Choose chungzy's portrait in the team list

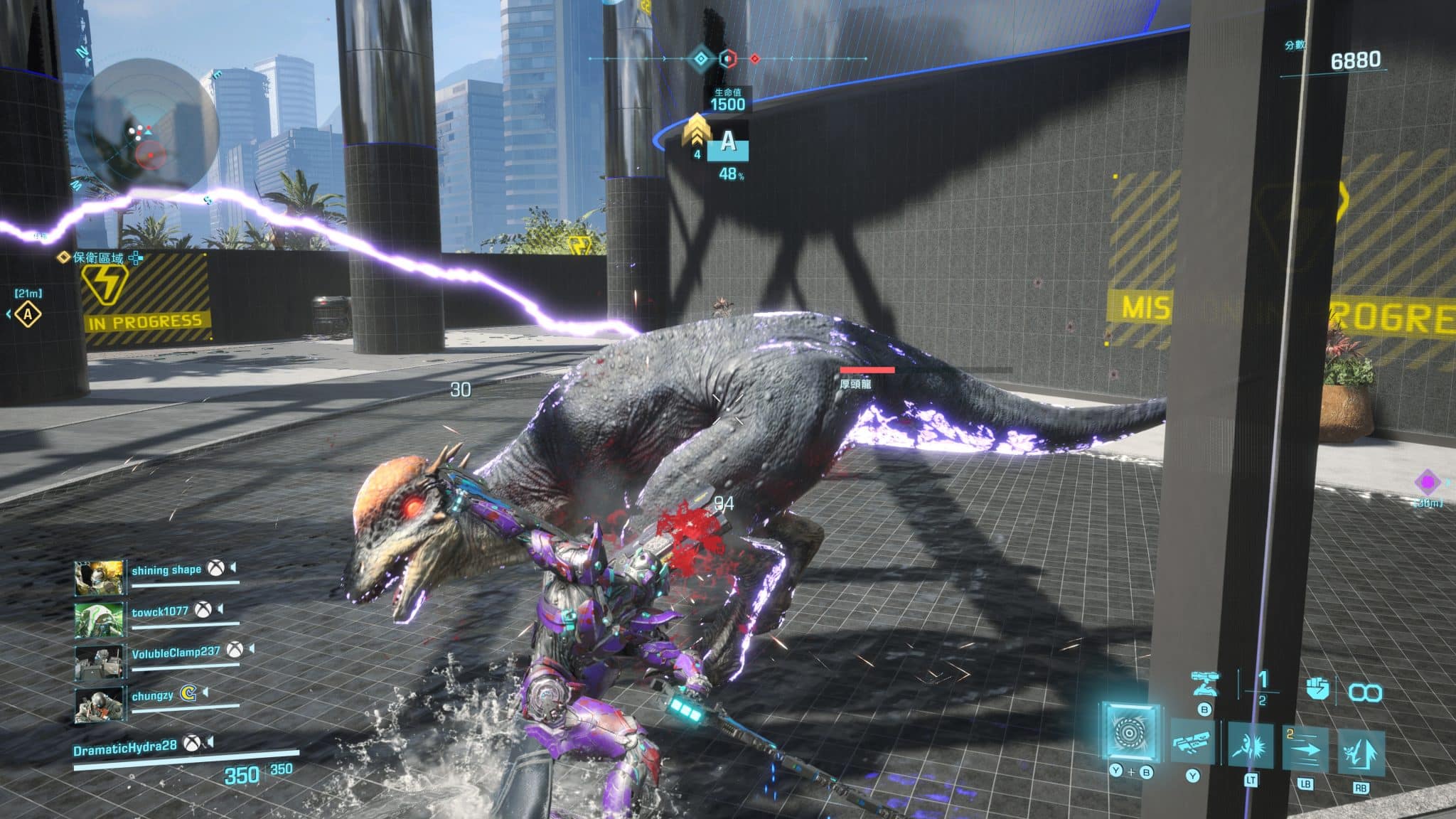(x=100, y=703)
